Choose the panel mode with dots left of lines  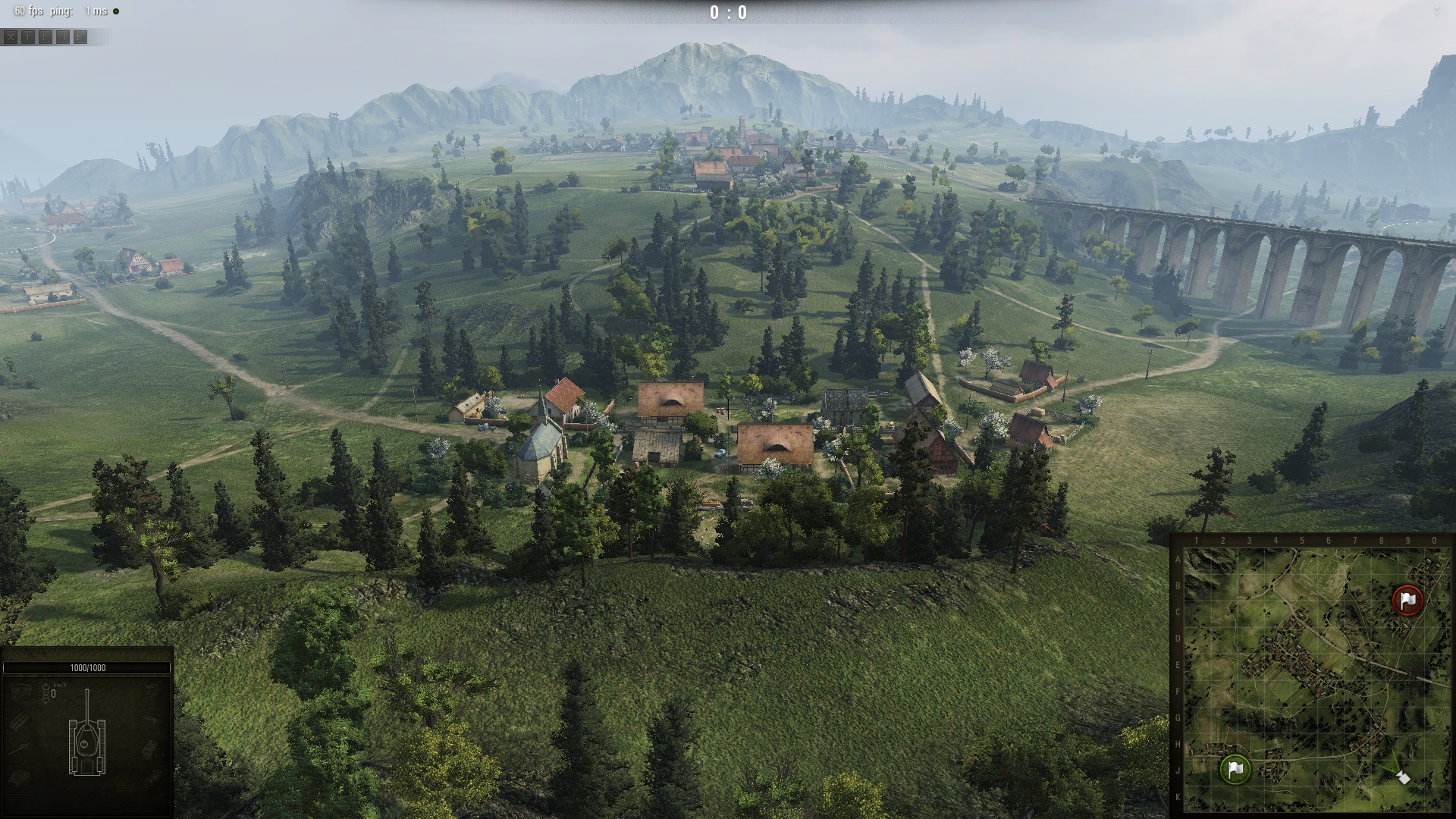[x=45, y=36]
